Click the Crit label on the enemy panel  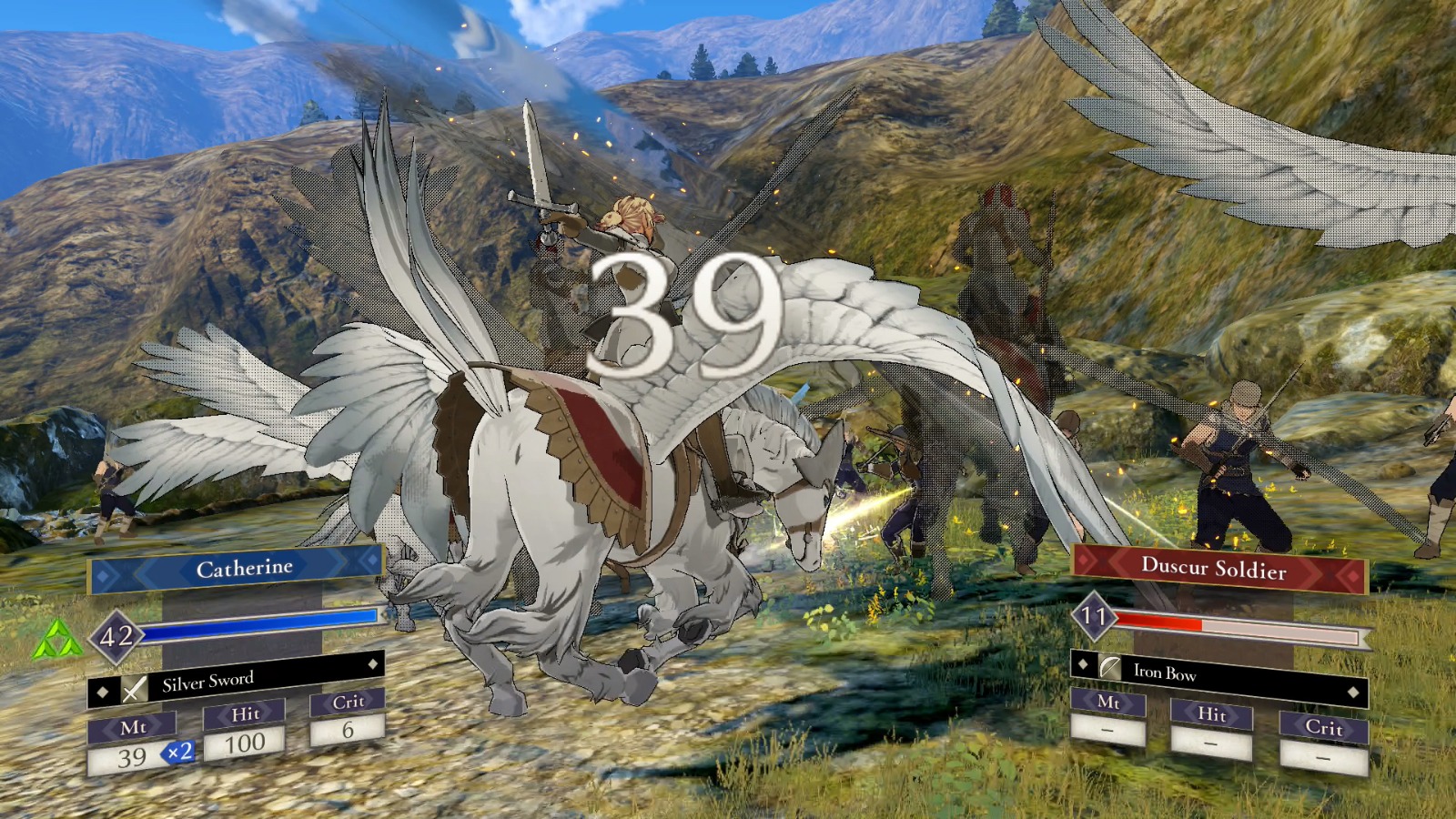pos(1324,728)
